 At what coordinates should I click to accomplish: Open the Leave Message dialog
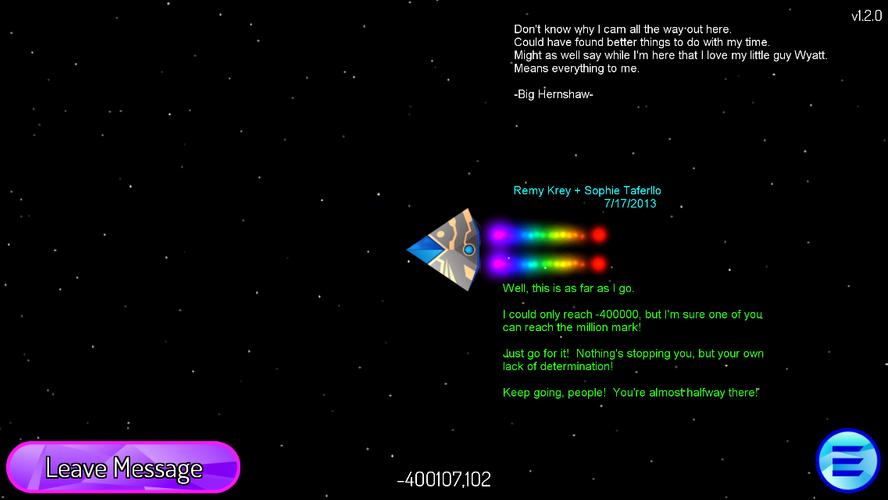123,467
